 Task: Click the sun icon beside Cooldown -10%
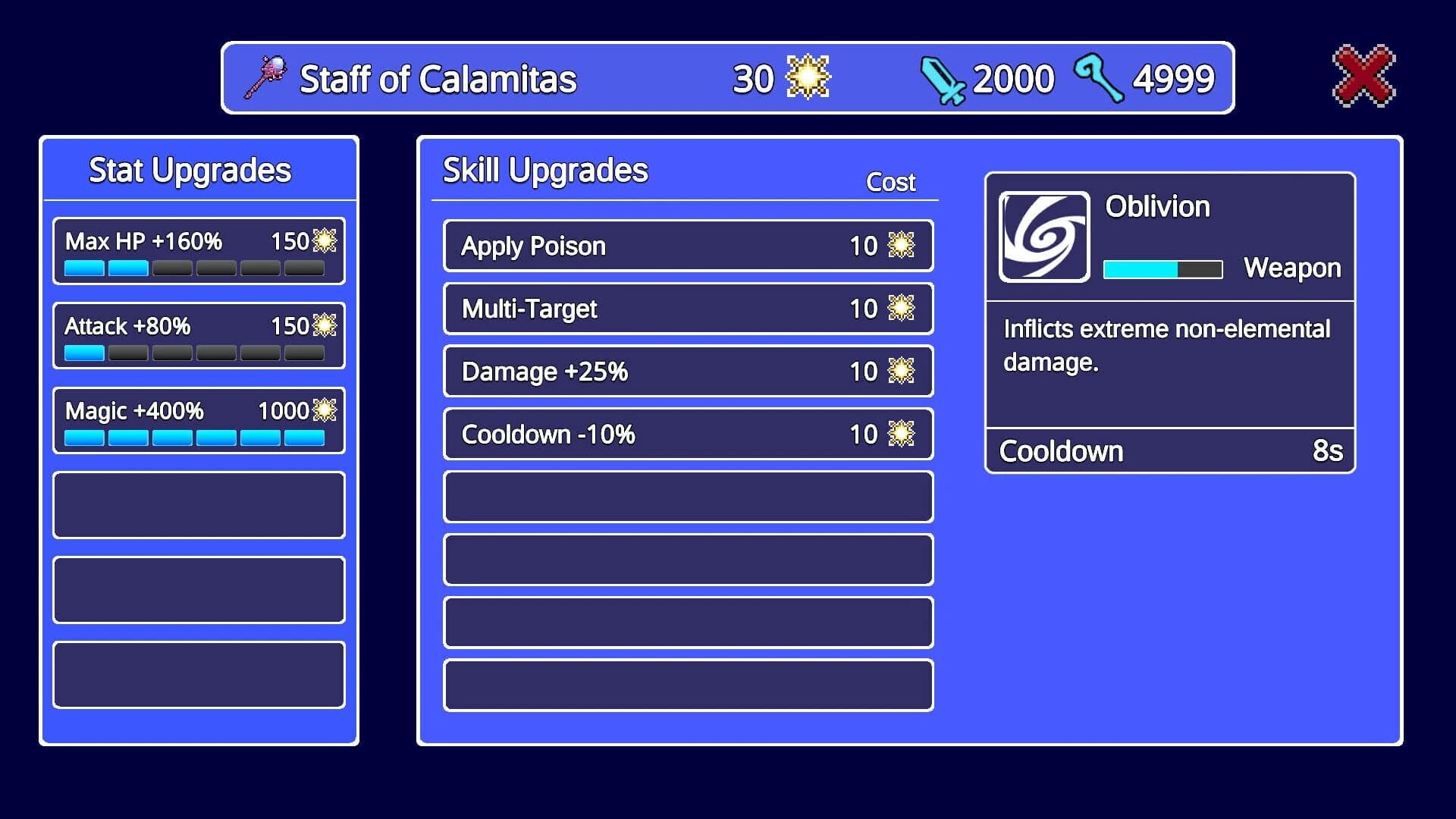click(901, 434)
